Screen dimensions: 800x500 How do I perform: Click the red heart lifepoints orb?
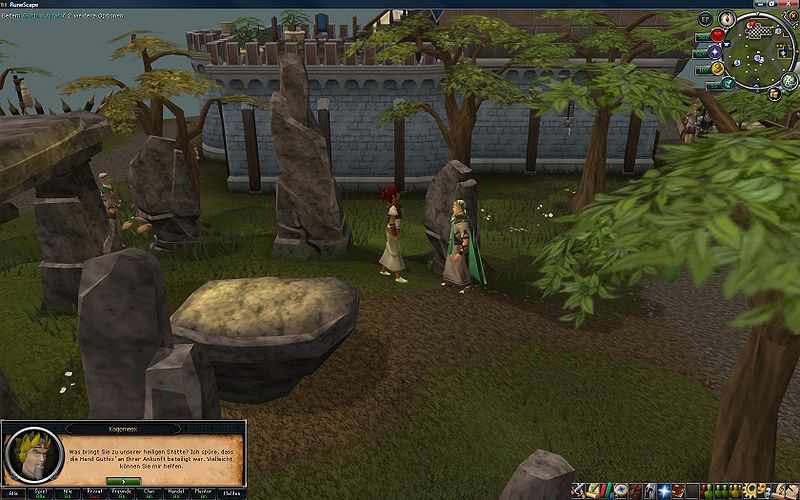click(716, 35)
